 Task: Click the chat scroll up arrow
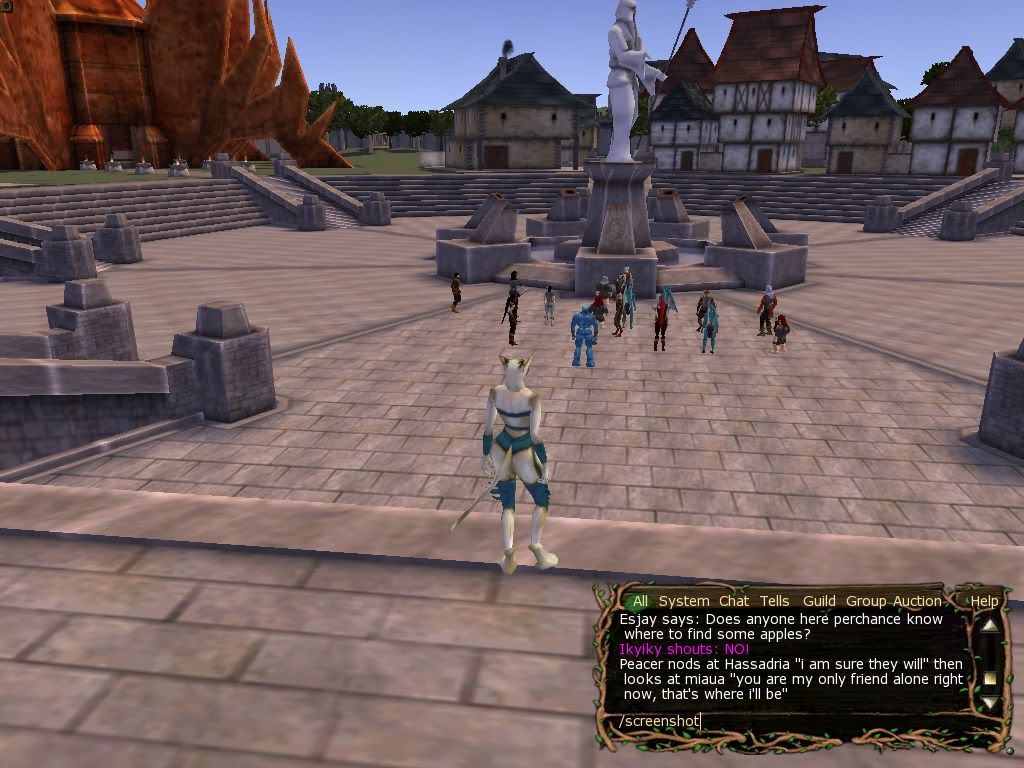[x=989, y=627]
